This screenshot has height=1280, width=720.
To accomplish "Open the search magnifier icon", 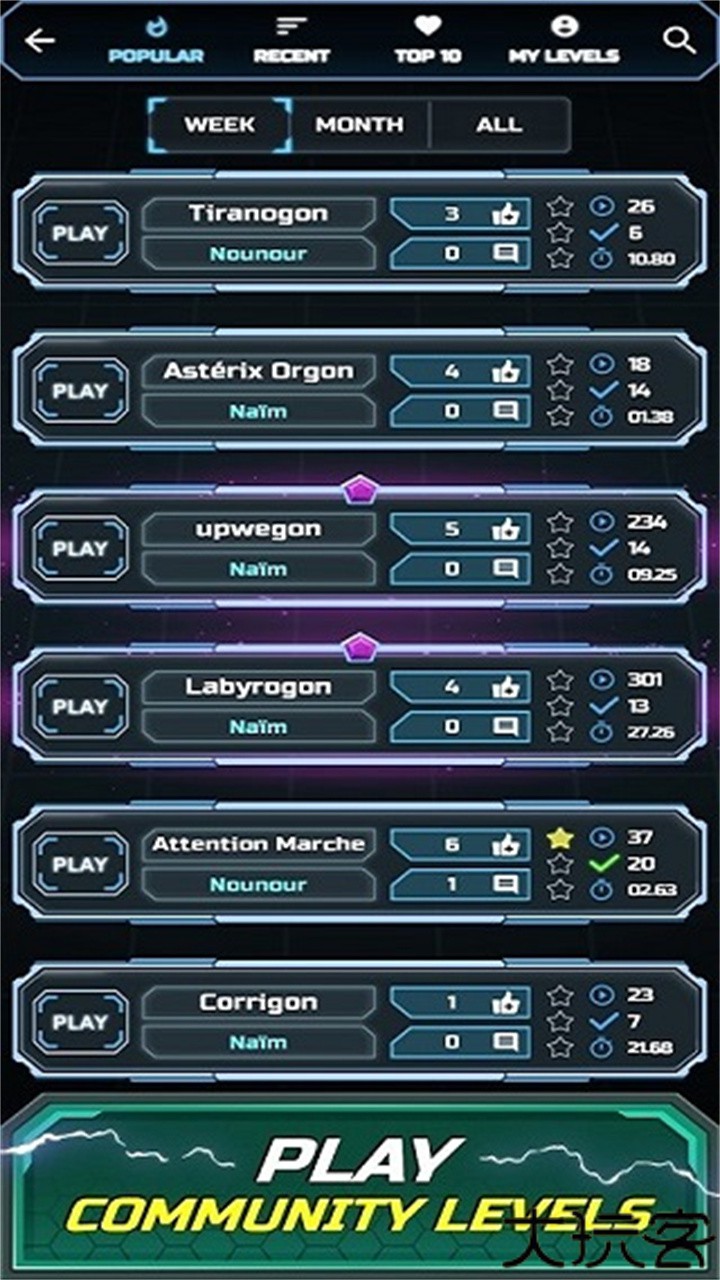I will tap(679, 41).
